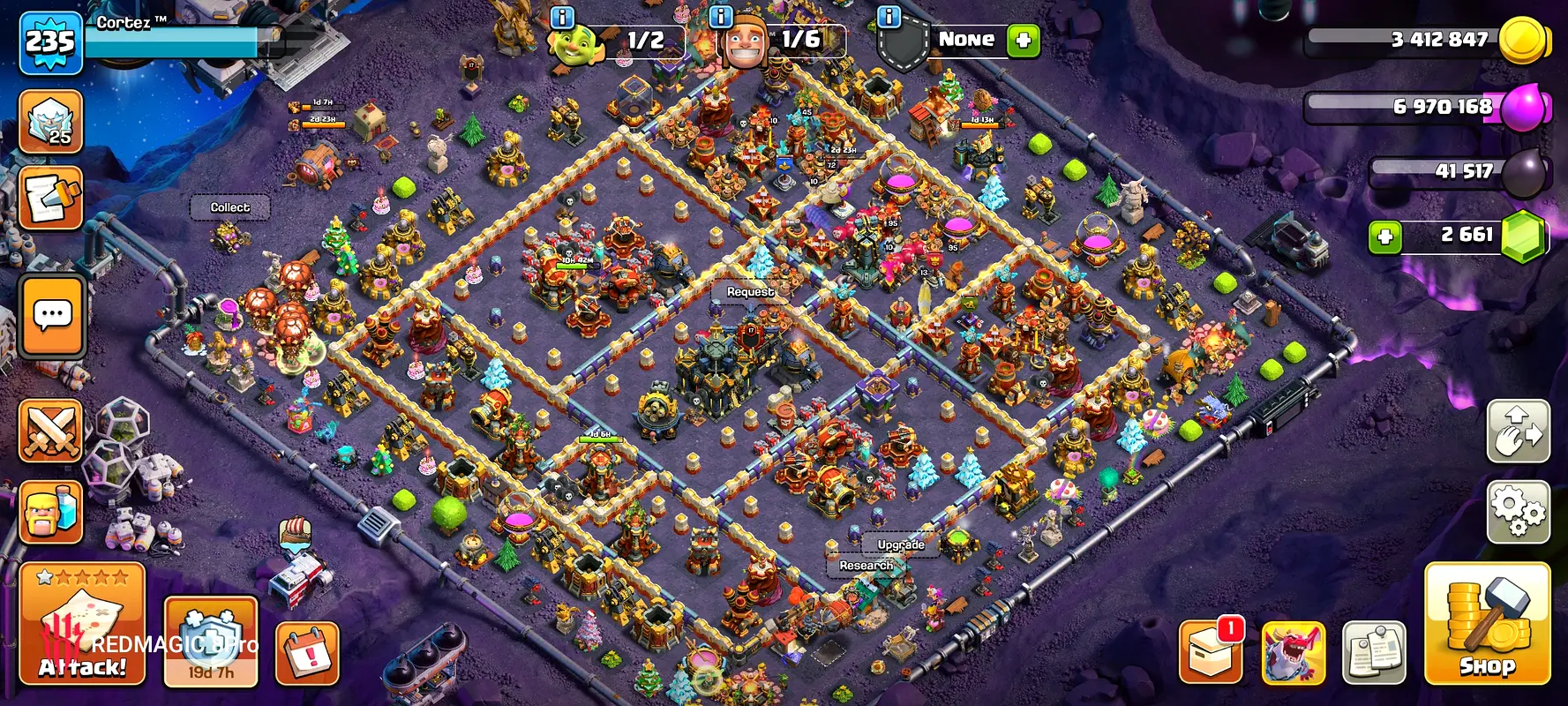Tap the Request troops bubble
This screenshot has width=1568, height=706.
point(750,292)
